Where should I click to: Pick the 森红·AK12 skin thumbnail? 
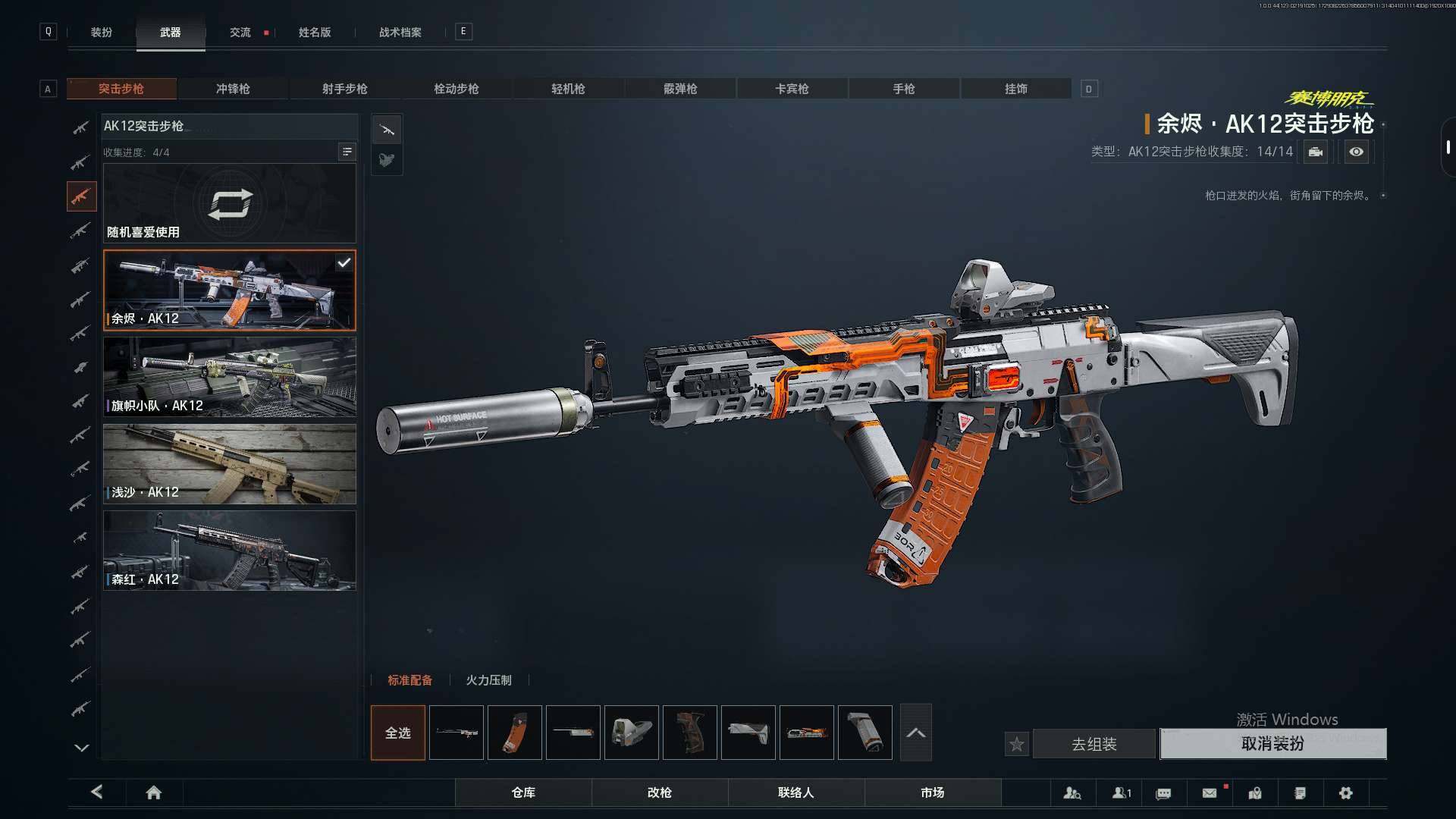click(x=229, y=551)
